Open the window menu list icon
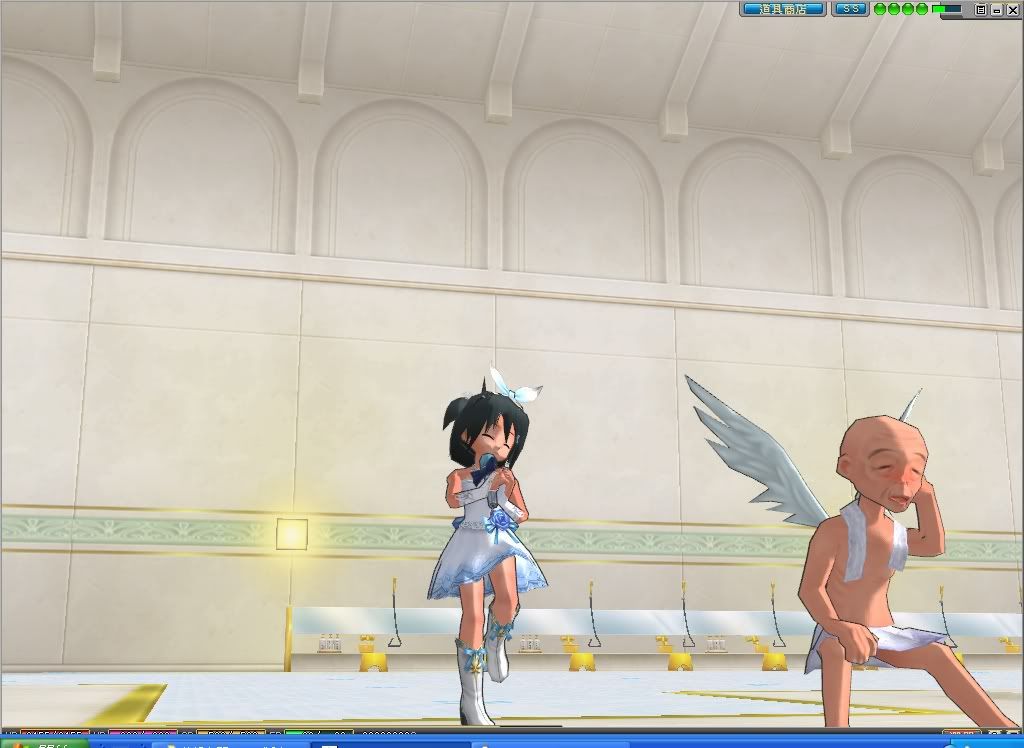This screenshot has width=1024, height=748. [x=981, y=9]
